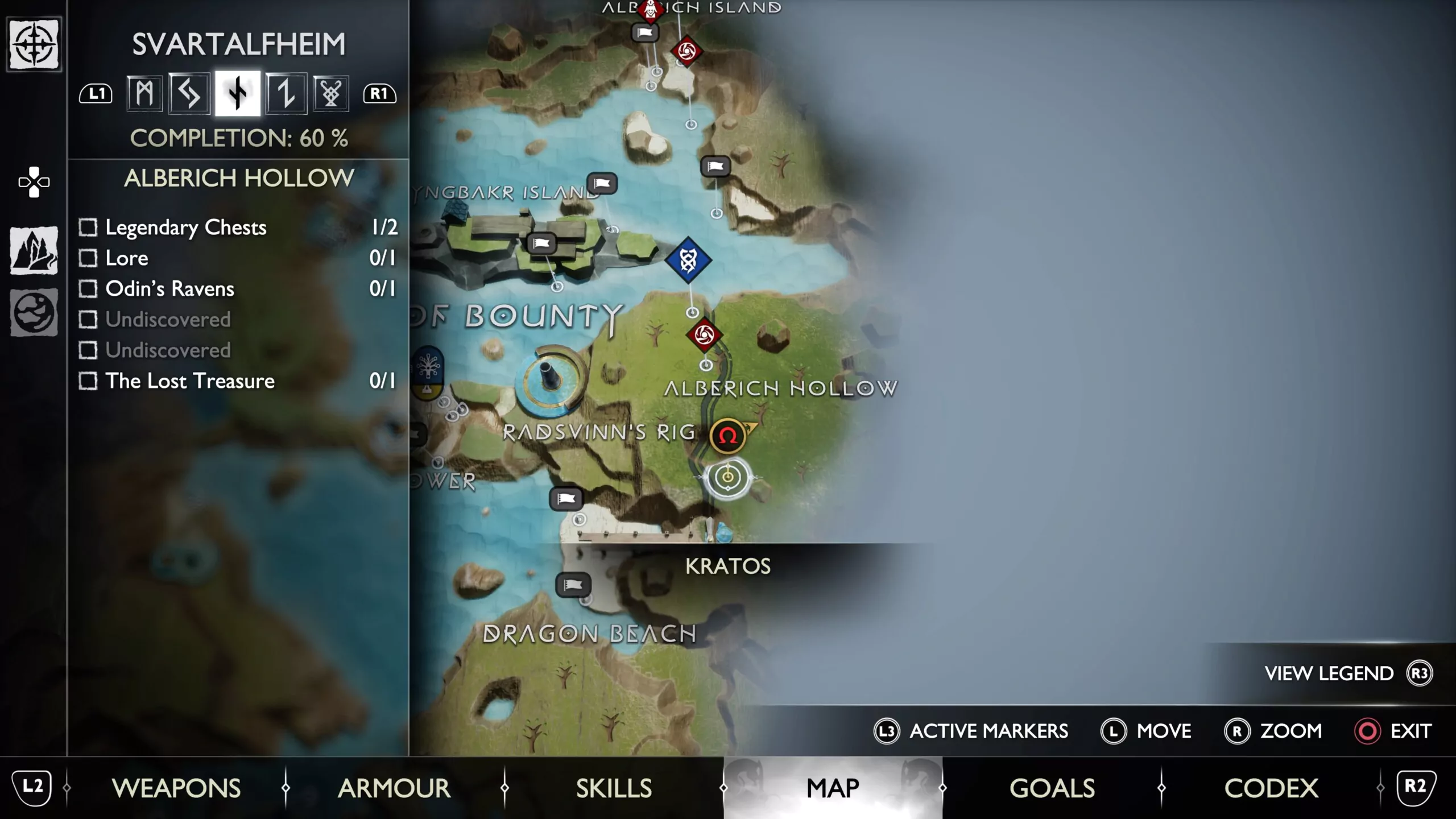Select the red omega map marker
The image size is (1456, 819).
(727, 436)
